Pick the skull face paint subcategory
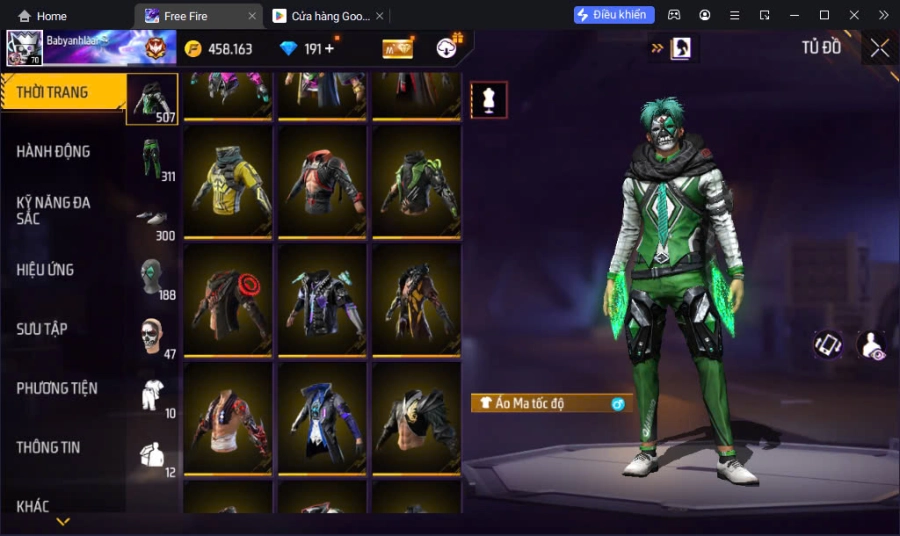This screenshot has height=536, width=900. coord(152,336)
